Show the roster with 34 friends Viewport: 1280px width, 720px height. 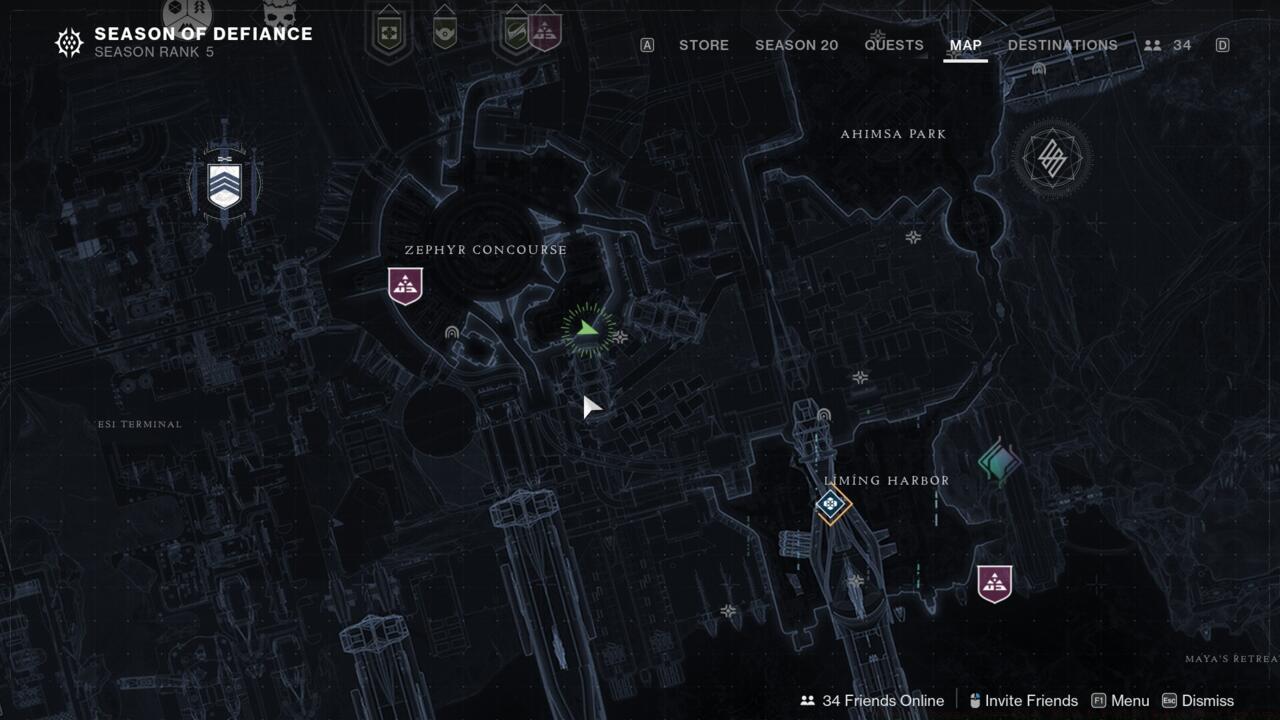tap(1168, 45)
